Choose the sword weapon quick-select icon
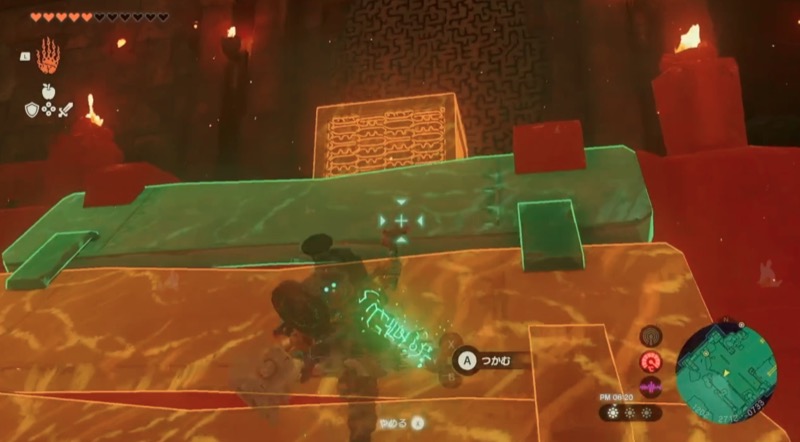This screenshot has height=442, width=800. coord(66,109)
